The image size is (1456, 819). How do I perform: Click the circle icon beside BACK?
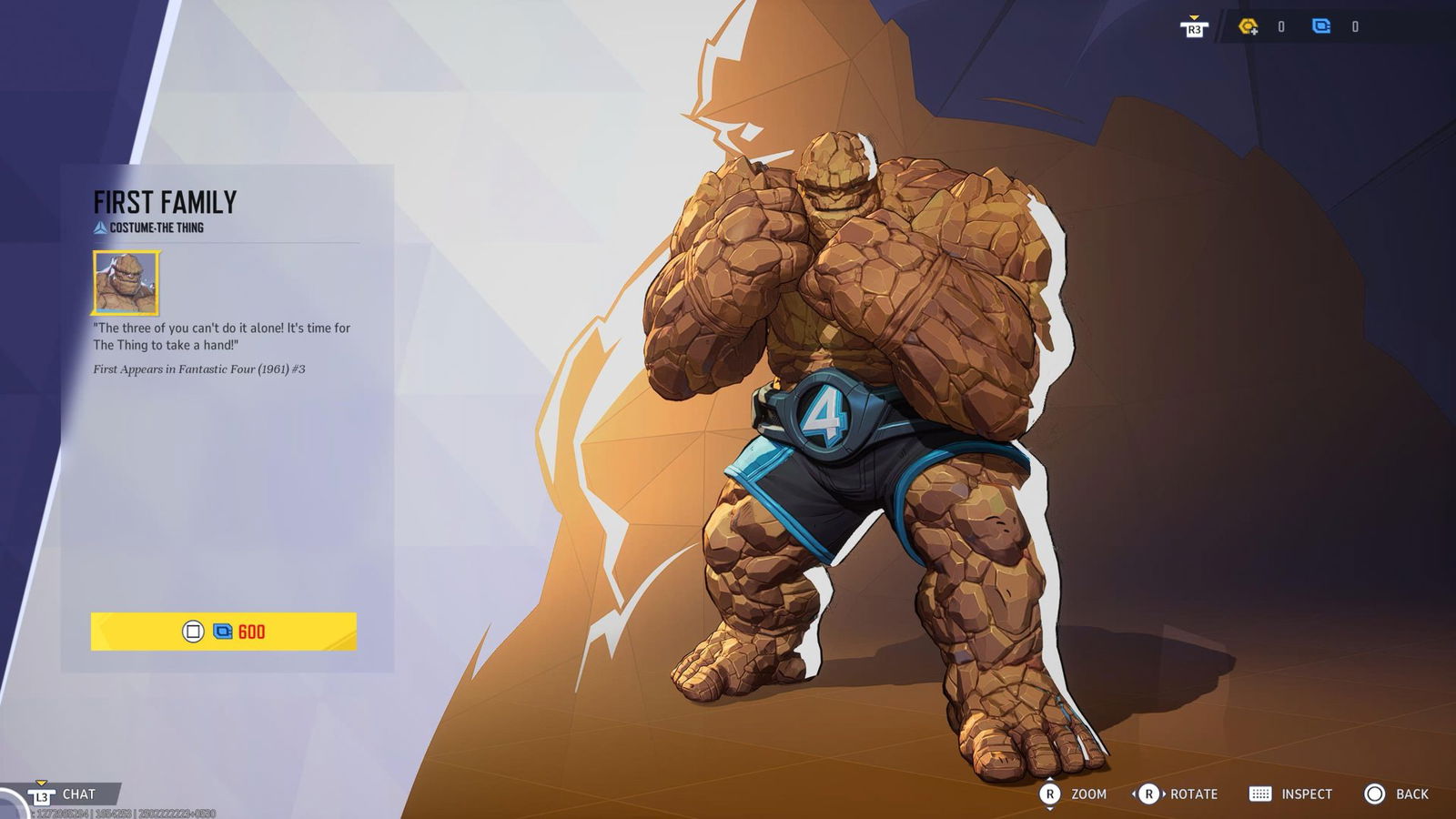(1375, 794)
